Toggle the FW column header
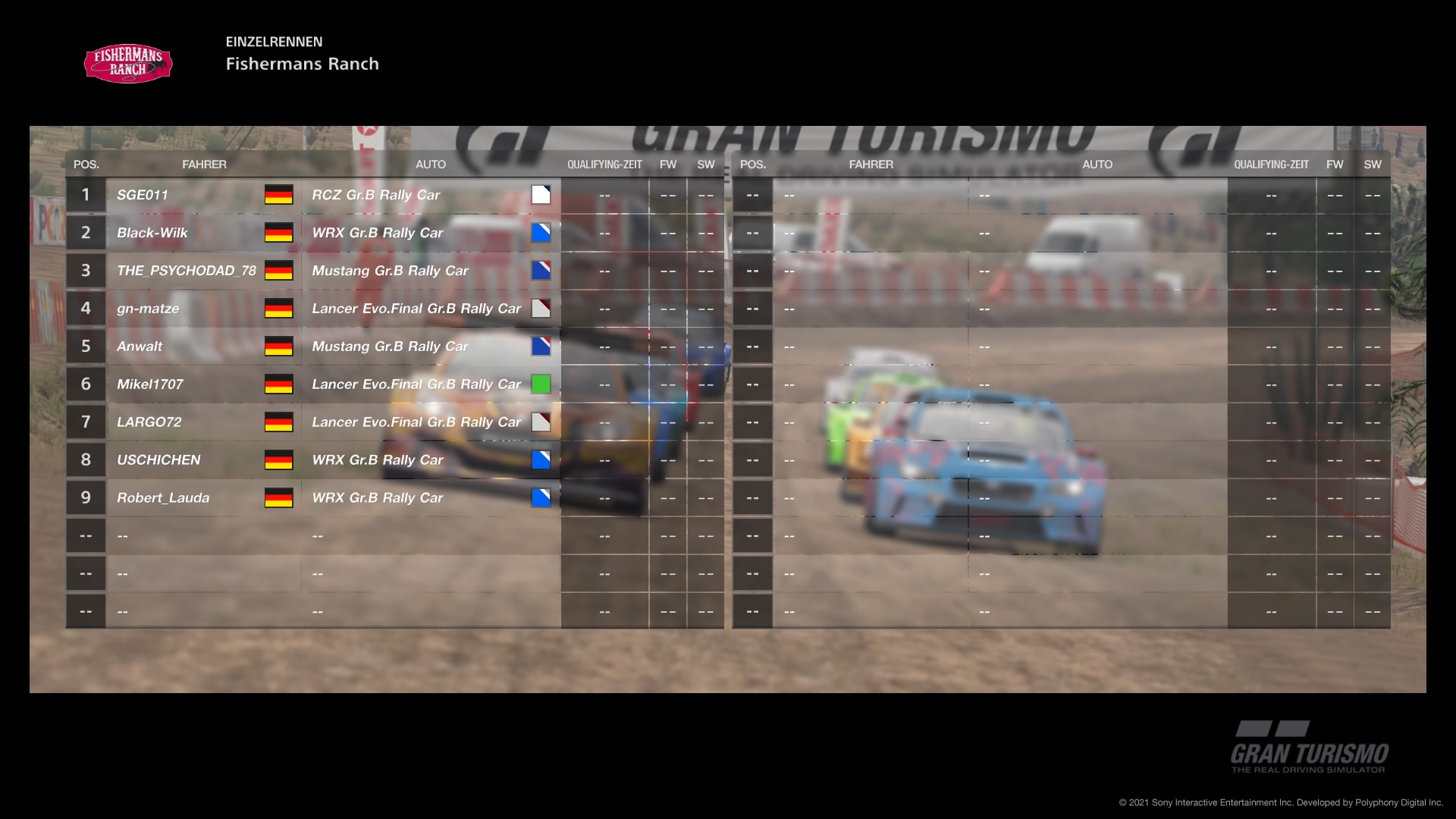Image resolution: width=1456 pixels, height=819 pixels. click(667, 164)
